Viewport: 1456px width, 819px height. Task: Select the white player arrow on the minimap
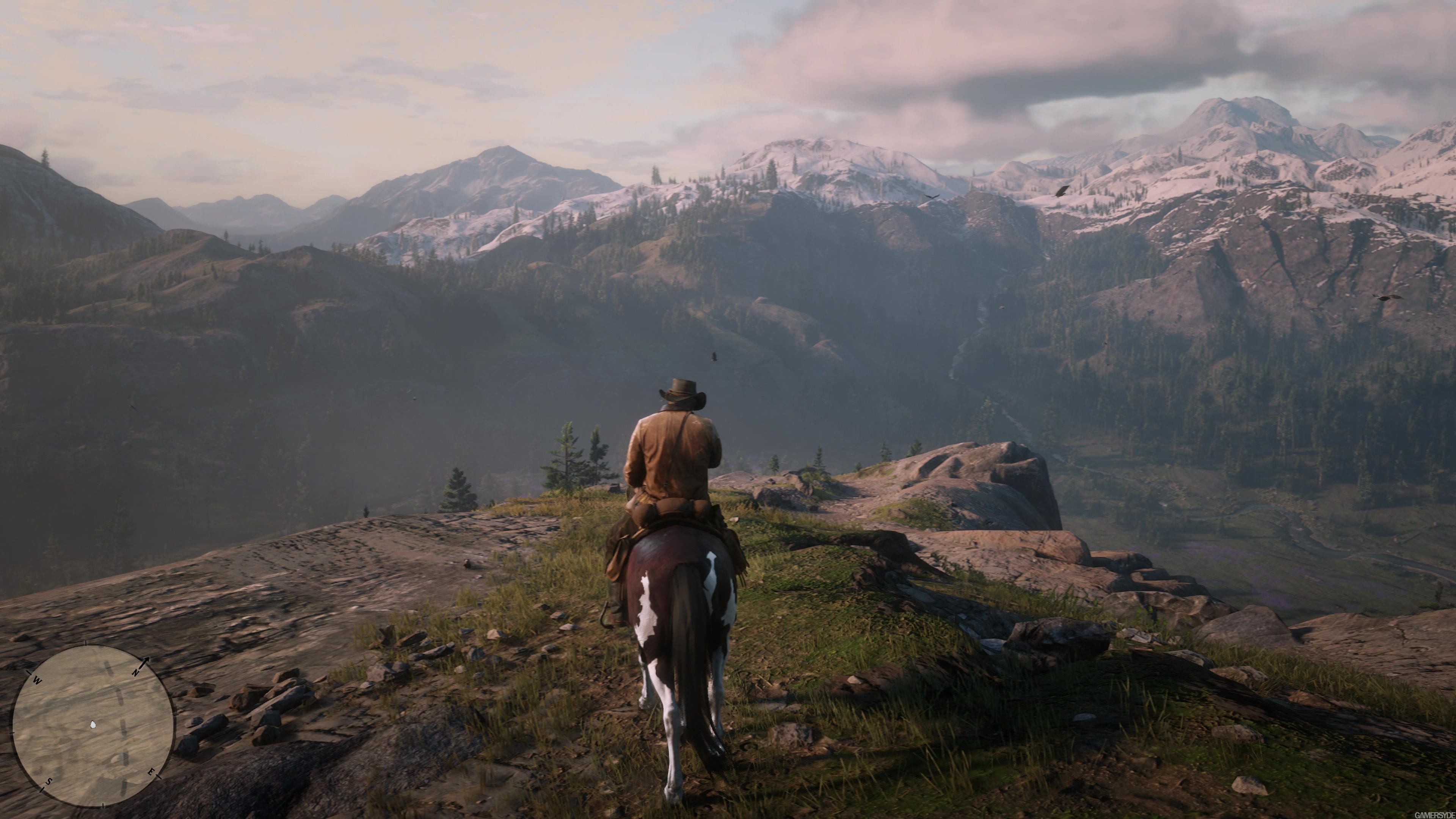(x=93, y=725)
